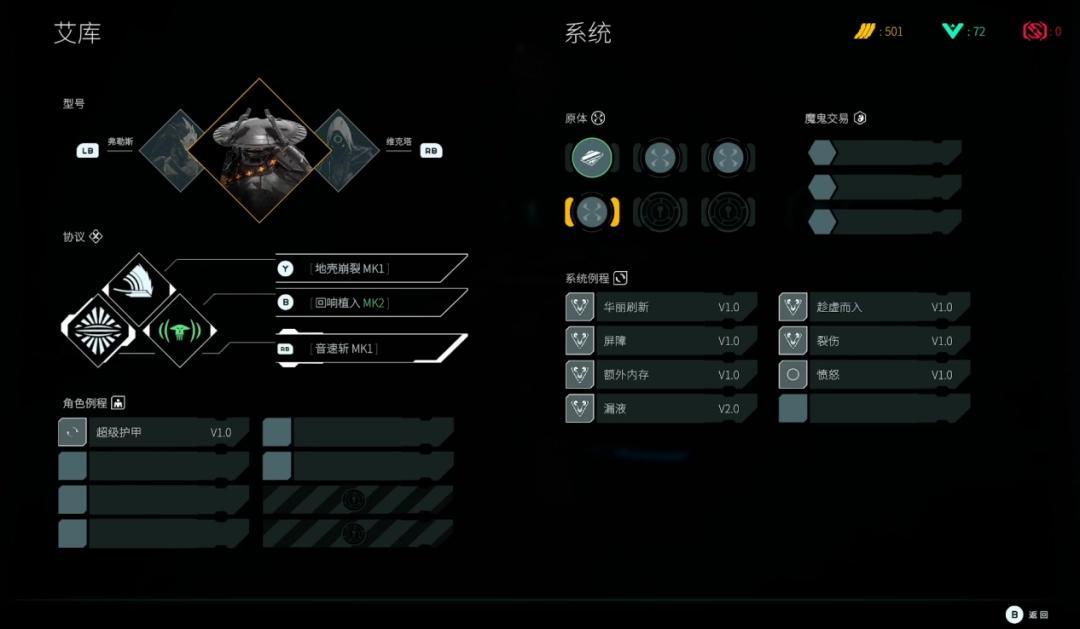
Task: Open the 华丽刷新 system routine
Action: click(x=660, y=307)
